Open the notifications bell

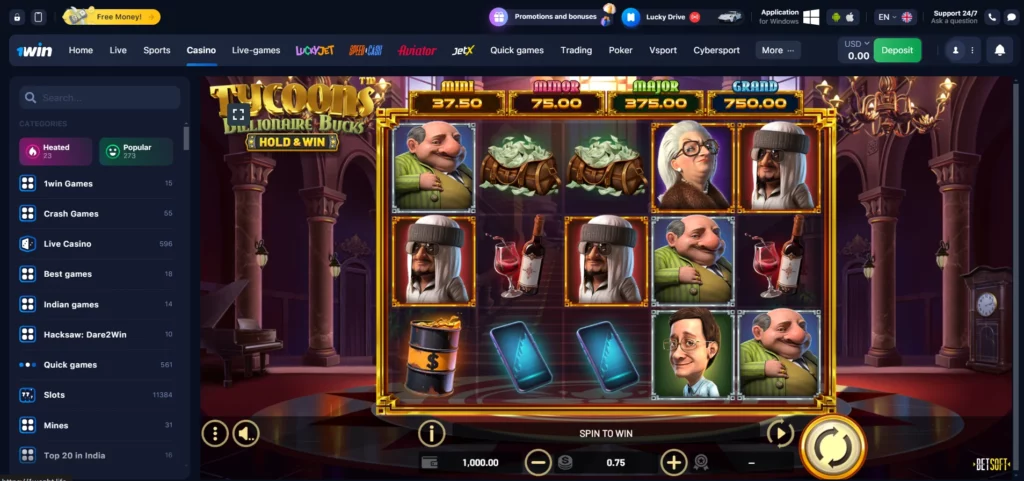pyautogui.click(x=999, y=50)
